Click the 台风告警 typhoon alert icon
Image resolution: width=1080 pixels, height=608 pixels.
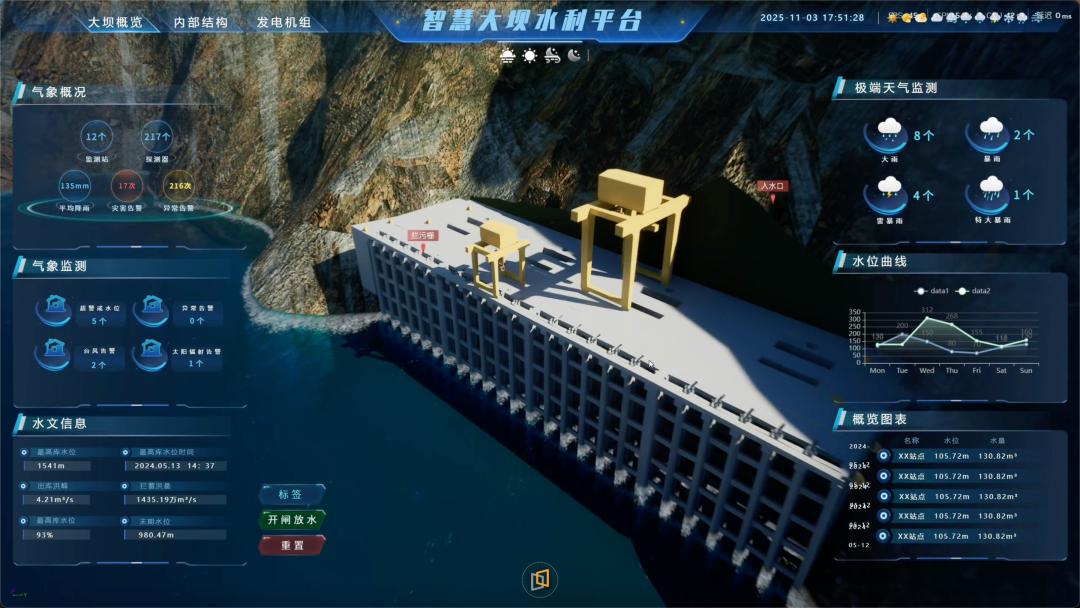53,349
